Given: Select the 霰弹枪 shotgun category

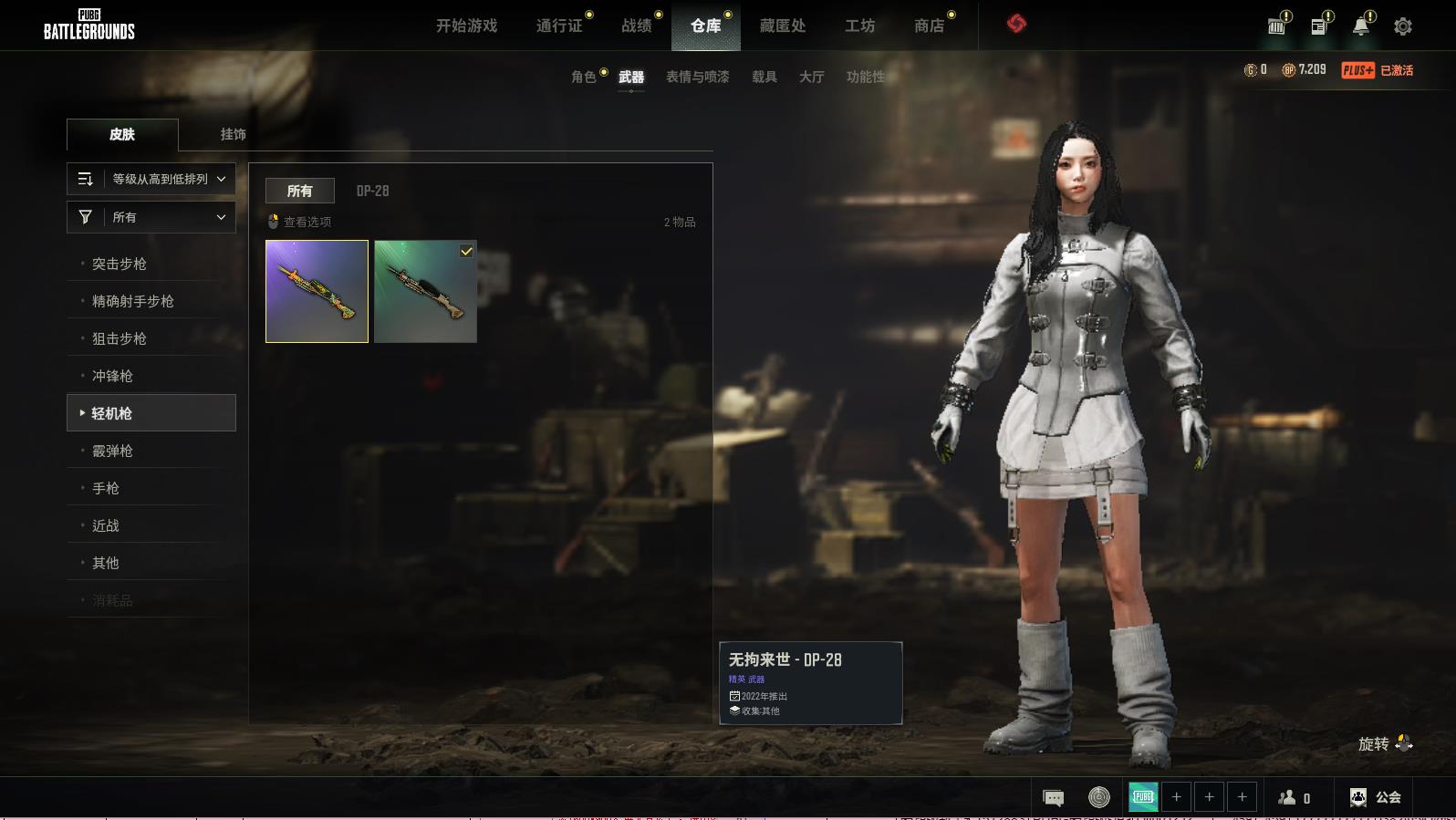Looking at the screenshot, I should 112,451.
